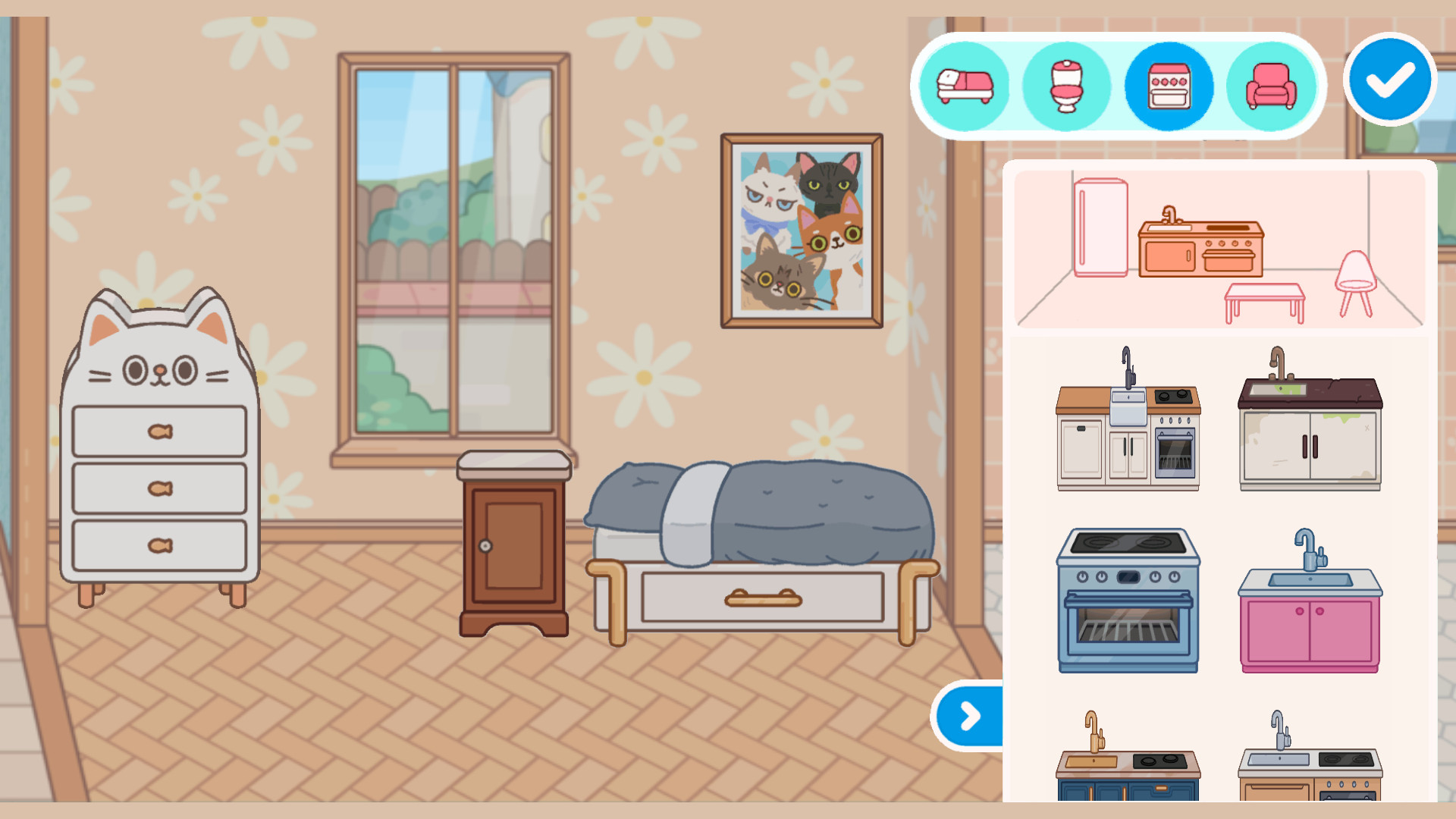The width and height of the screenshot is (1456, 819).
Task: Select the highlighted stove category icon
Action: [1168, 86]
